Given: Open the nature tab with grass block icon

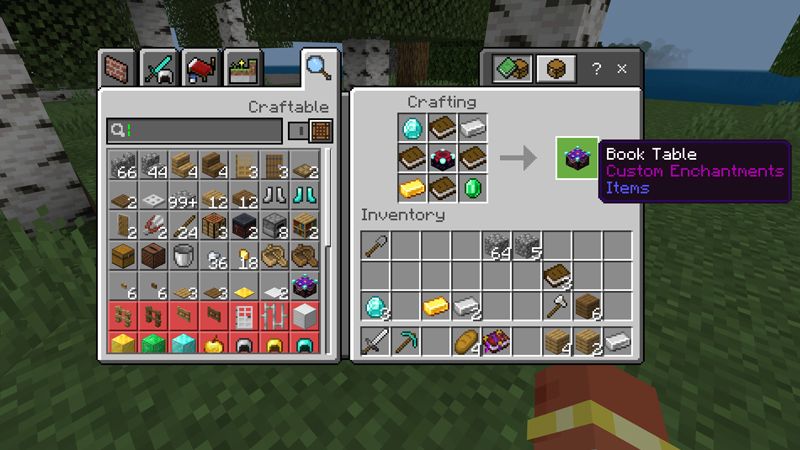Looking at the screenshot, I should tap(242, 69).
